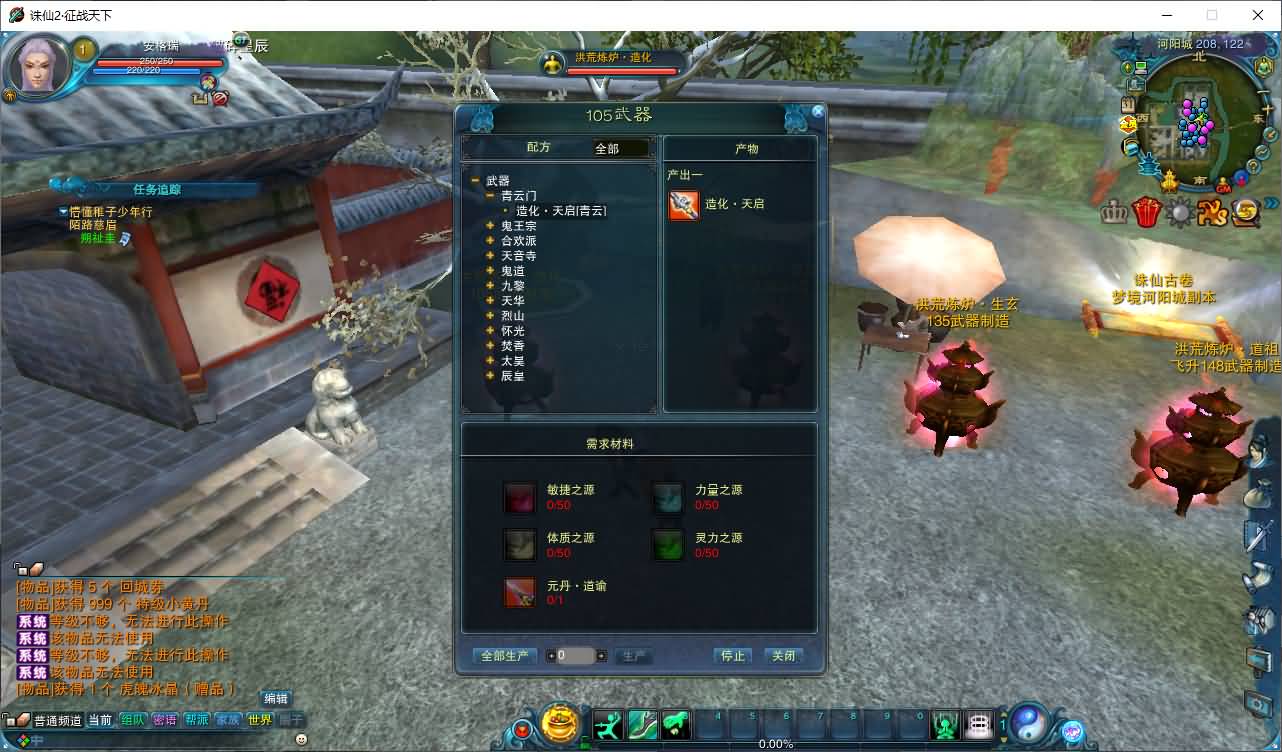Expand the 鬼王宗 recipe category
This screenshot has width=1282, height=752.
490,226
